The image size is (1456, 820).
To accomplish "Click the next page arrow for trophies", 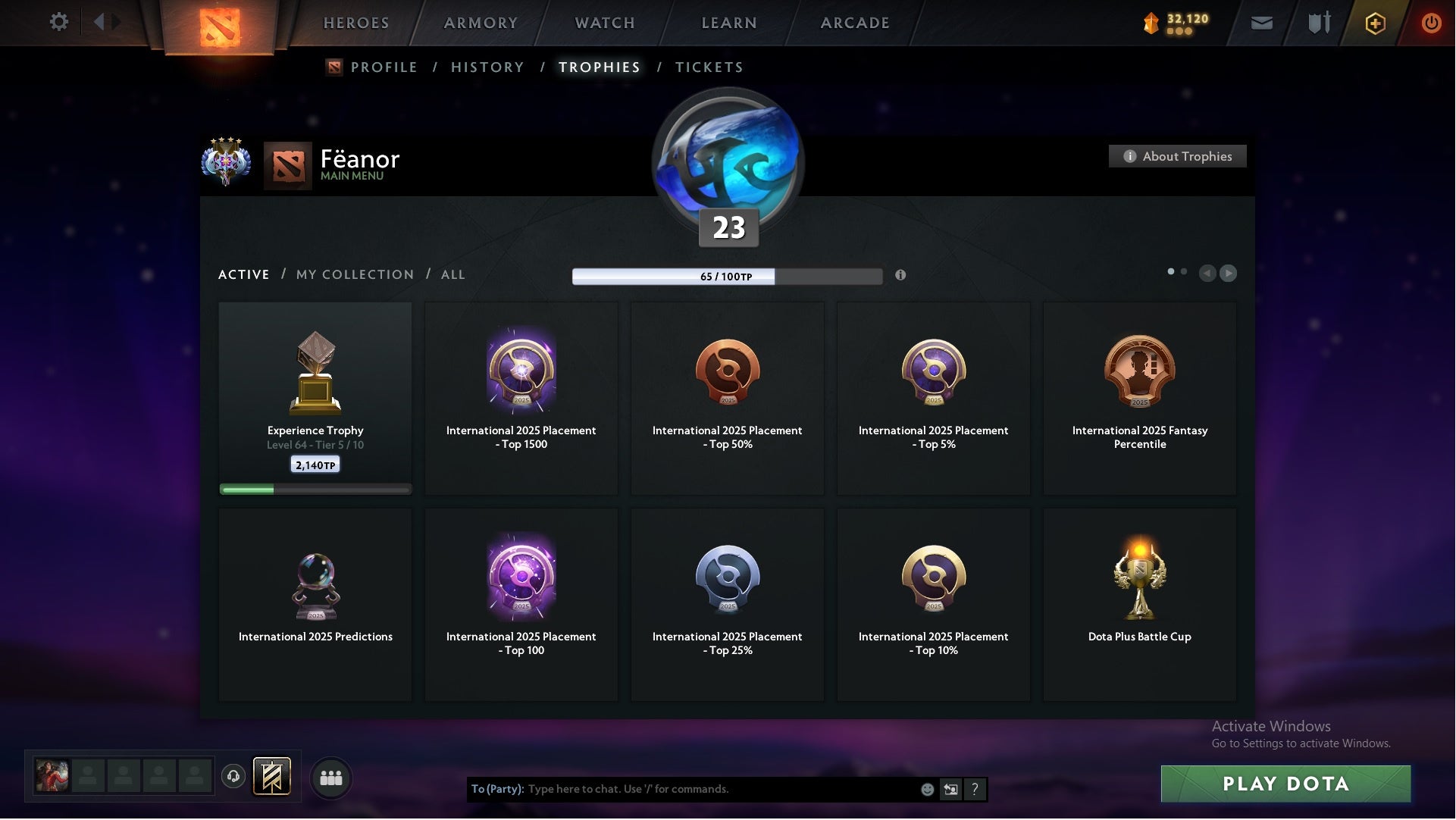I will click(1228, 274).
